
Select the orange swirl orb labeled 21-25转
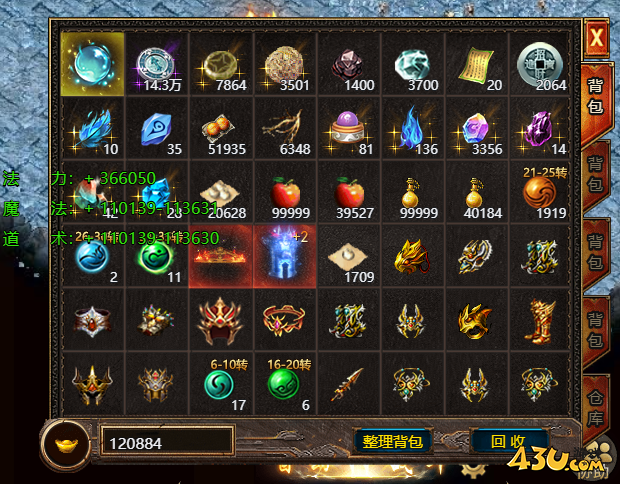click(x=541, y=191)
